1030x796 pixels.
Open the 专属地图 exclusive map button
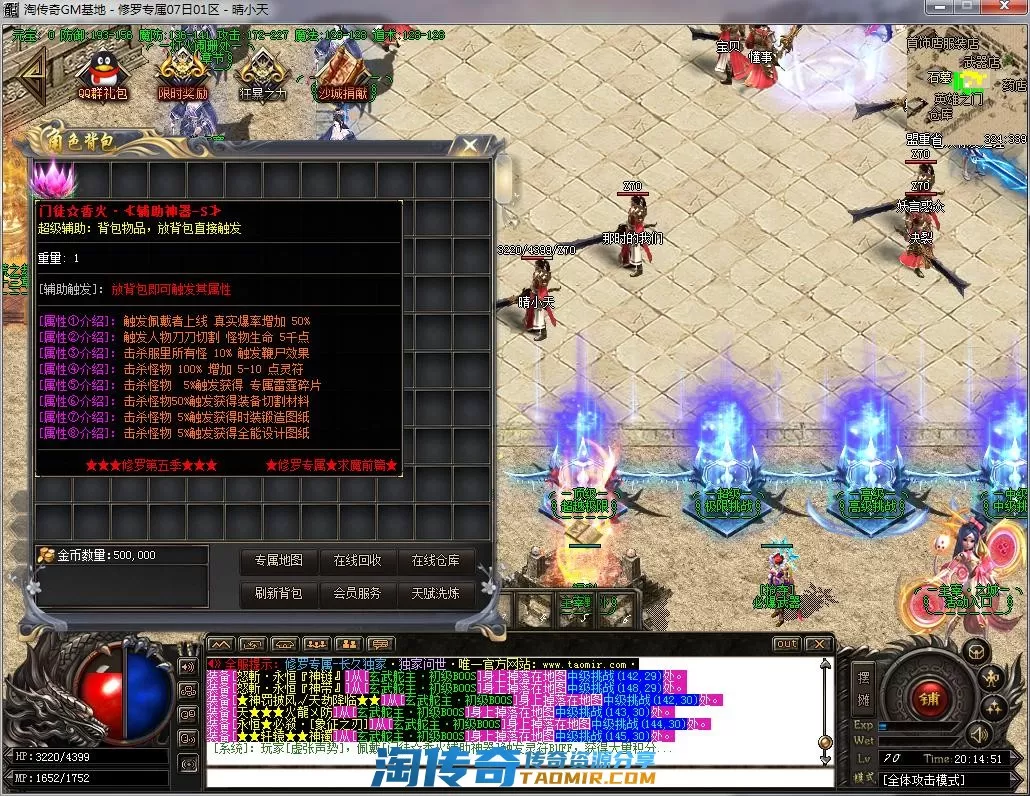click(x=279, y=561)
